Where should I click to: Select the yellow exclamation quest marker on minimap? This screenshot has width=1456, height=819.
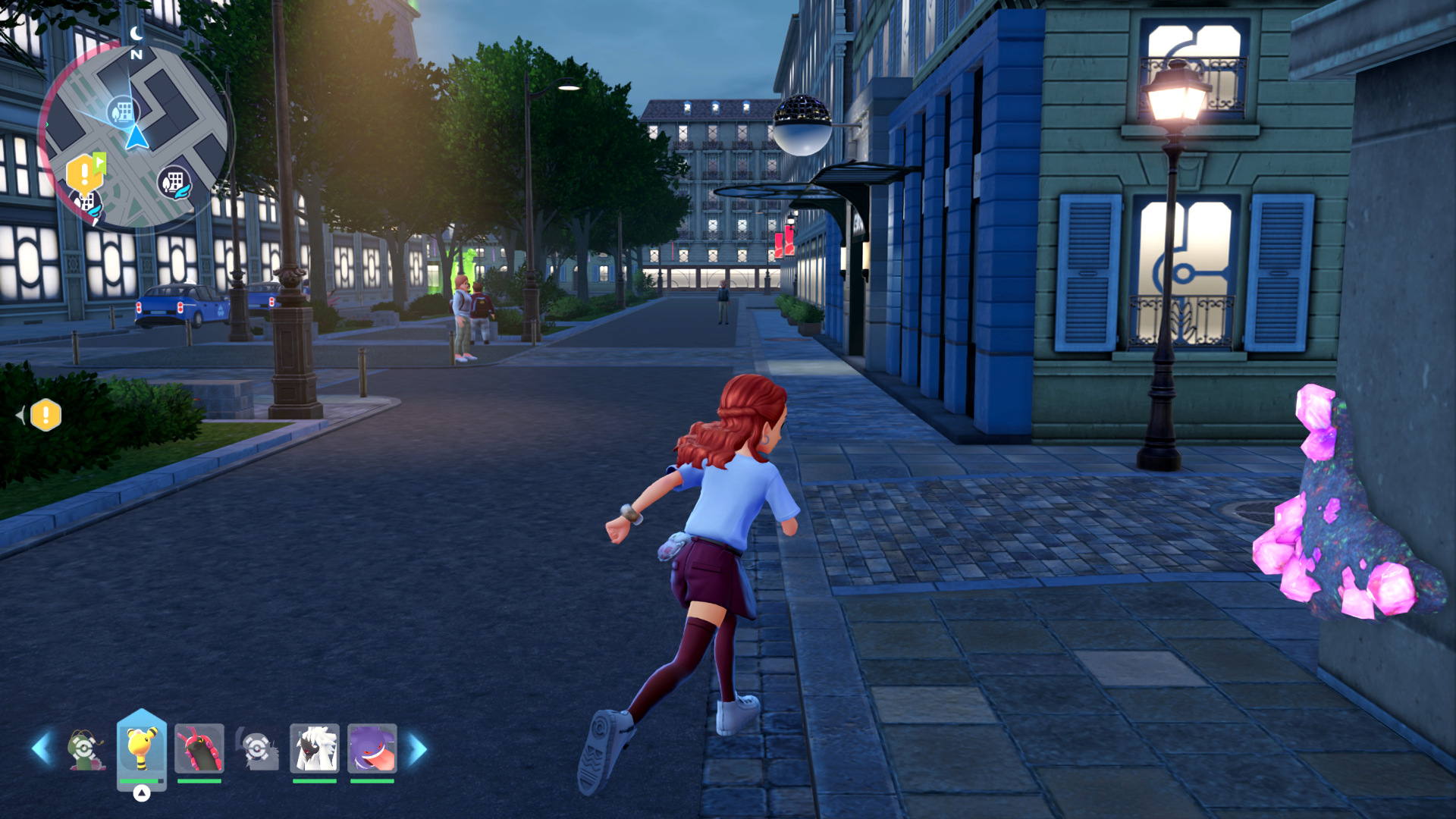pyautogui.click(x=84, y=174)
